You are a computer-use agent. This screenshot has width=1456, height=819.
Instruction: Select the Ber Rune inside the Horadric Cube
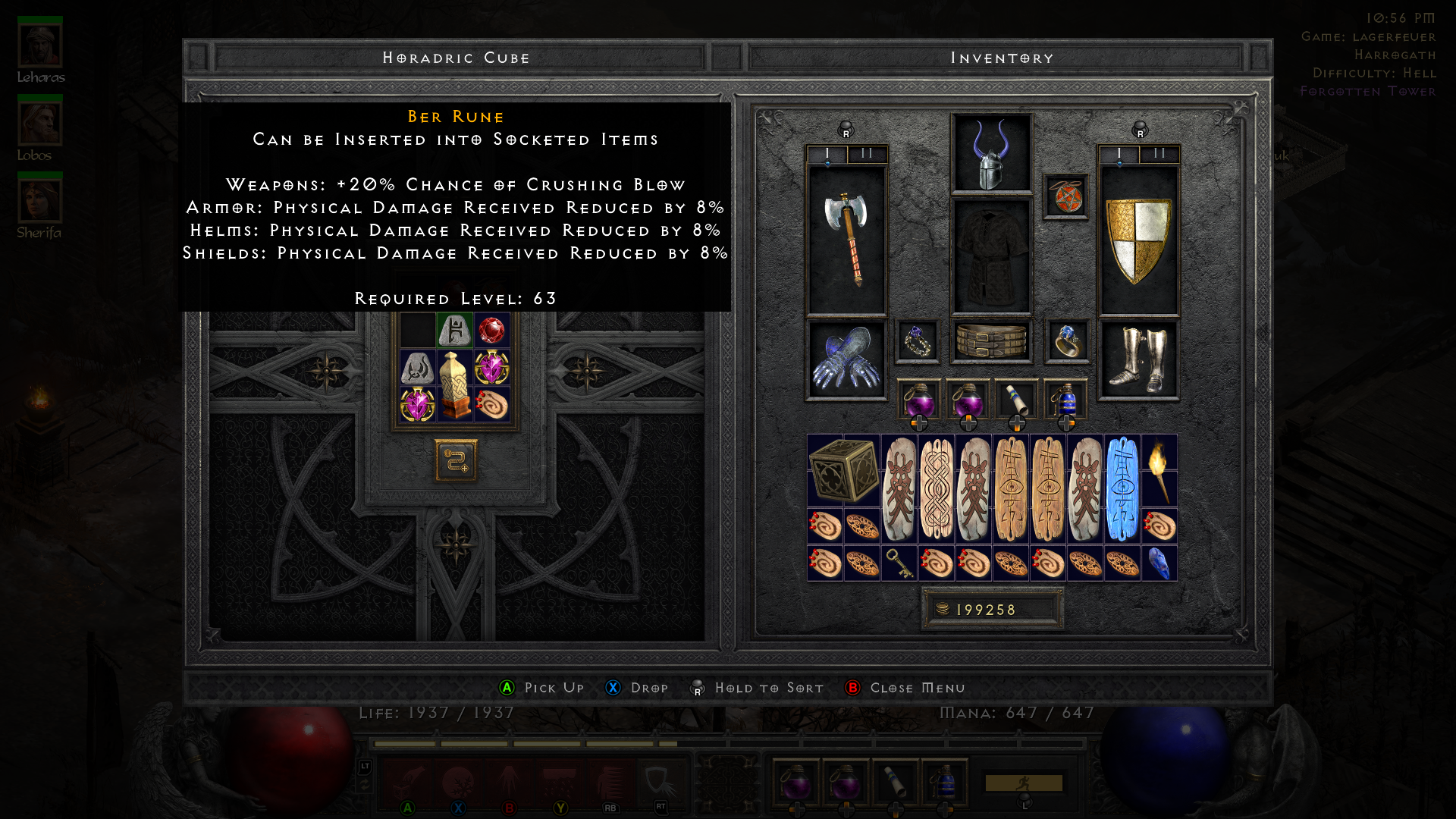click(455, 328)
